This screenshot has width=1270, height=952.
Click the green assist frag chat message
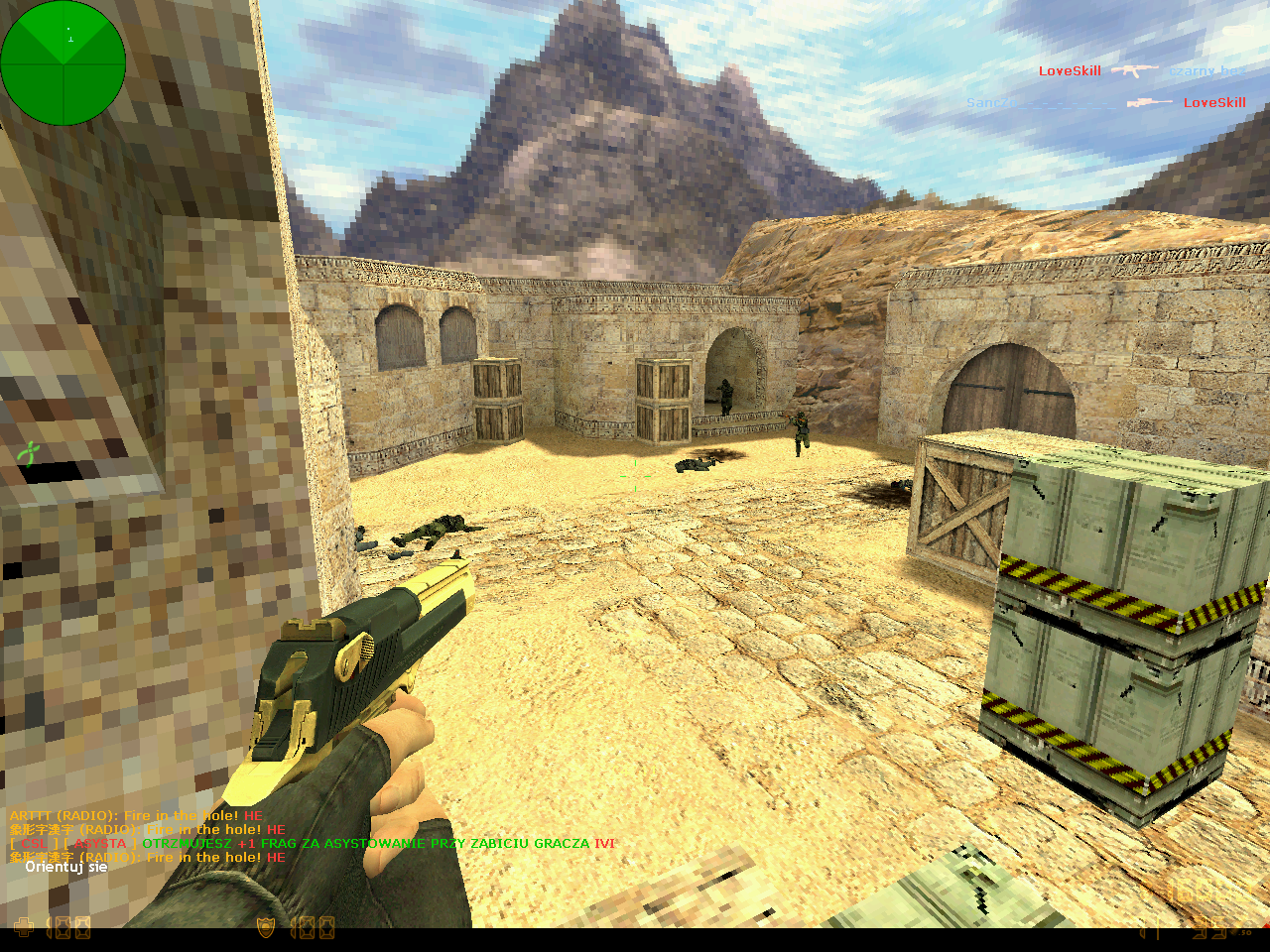click(377, 844)
